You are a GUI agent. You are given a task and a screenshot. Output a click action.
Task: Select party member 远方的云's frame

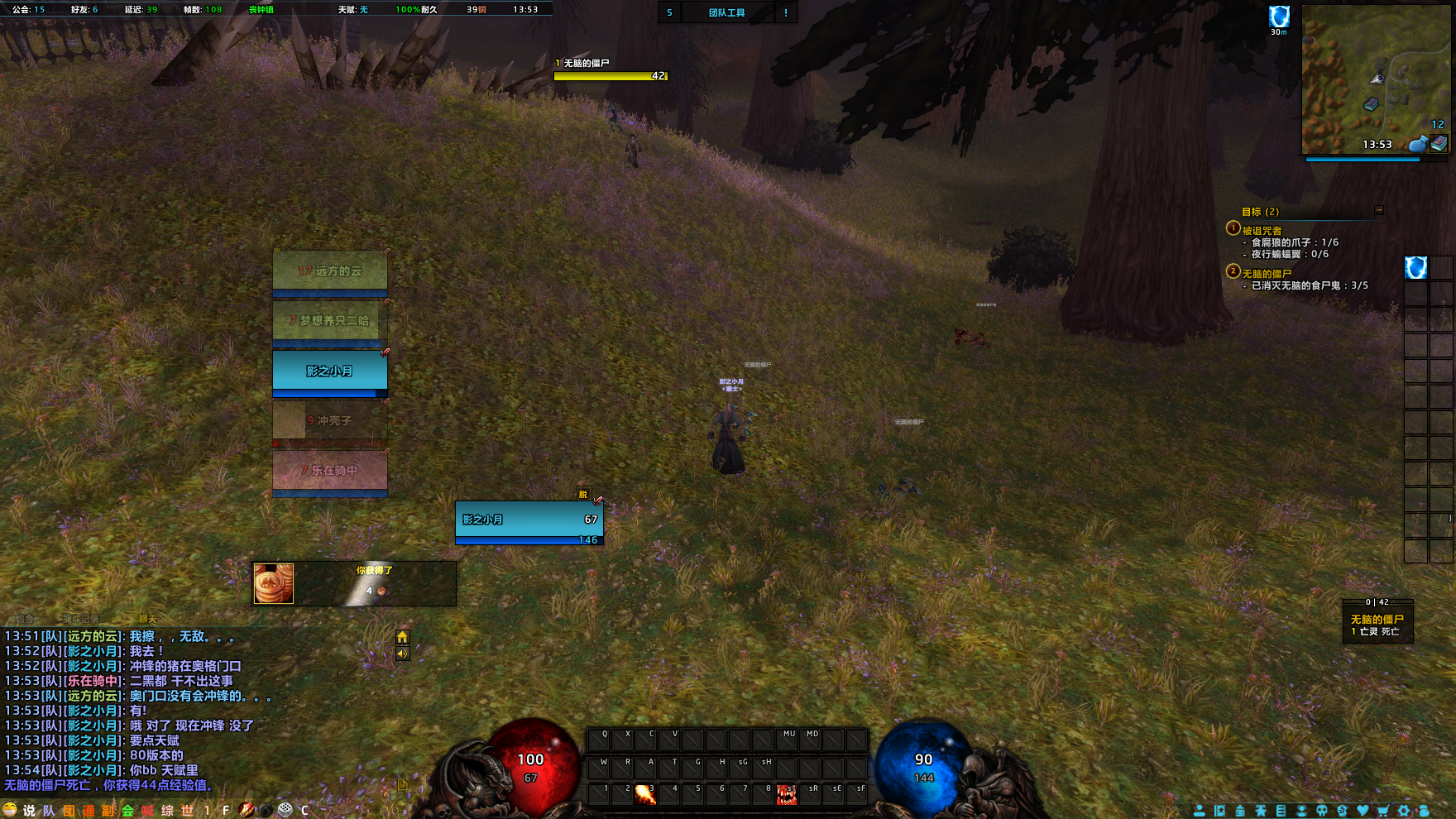329,271
